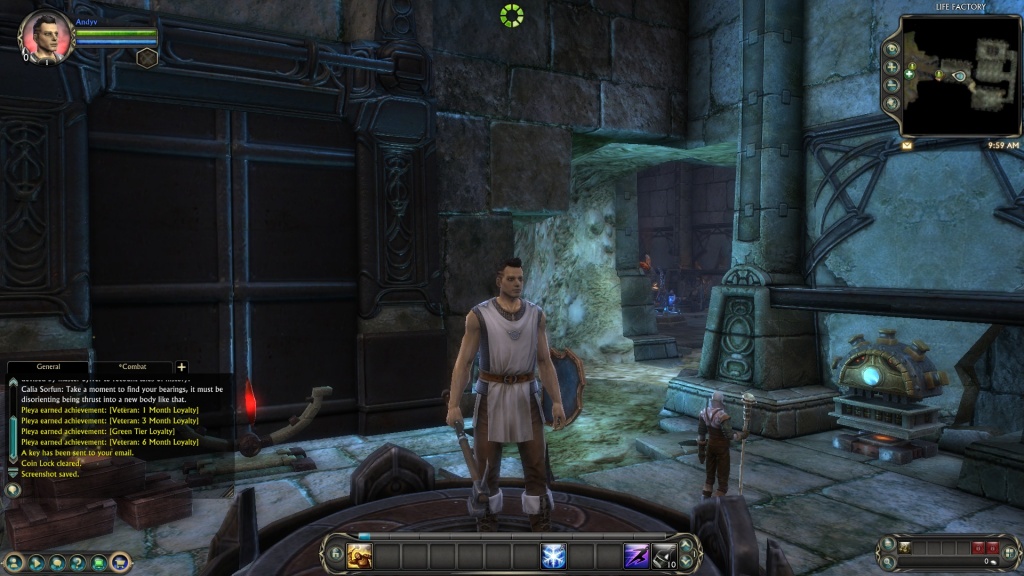Toggle the hotbar lock icon
Screen dimensions: 1024x576
pos(334,554)
